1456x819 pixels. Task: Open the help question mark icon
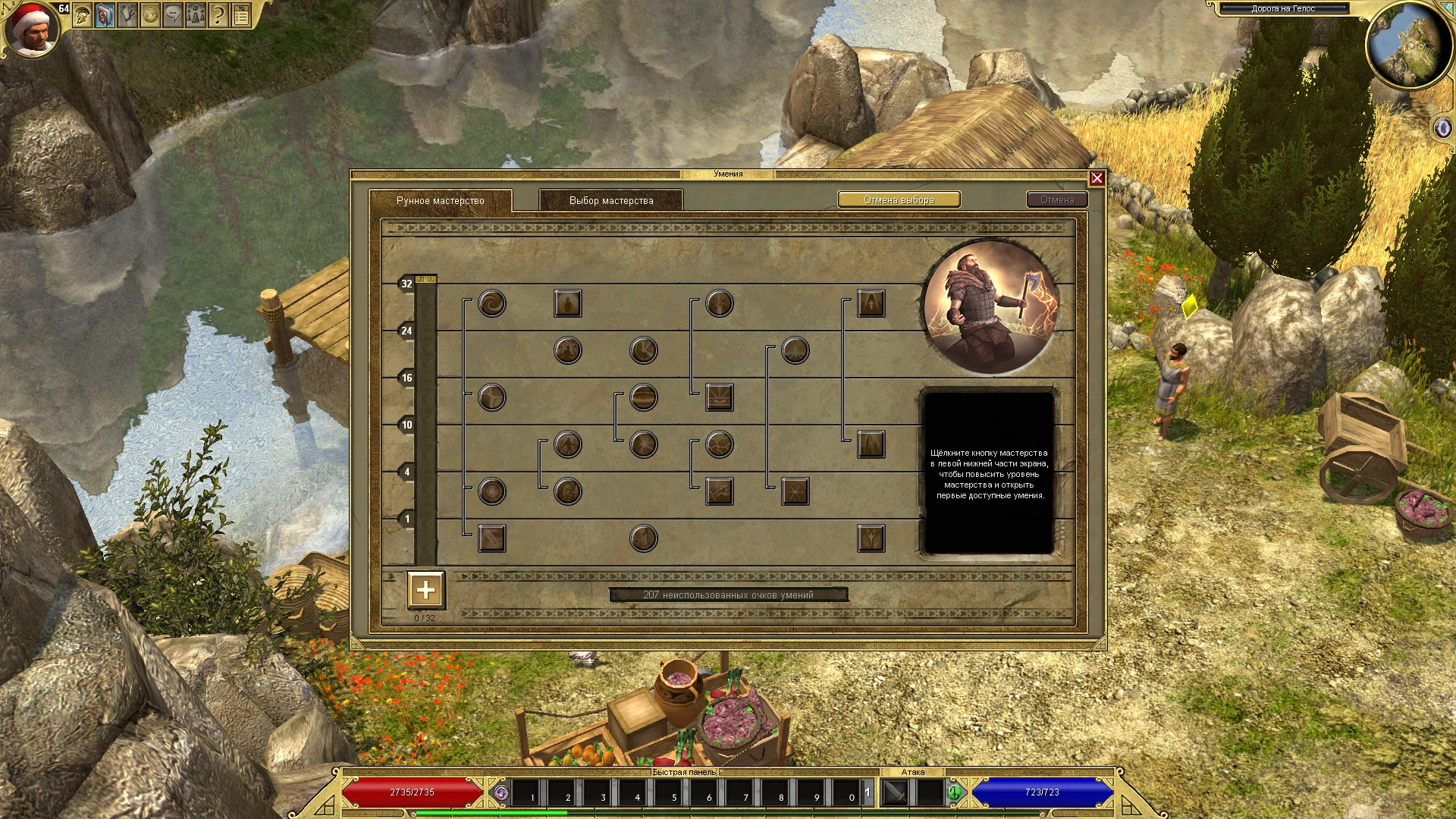coord(218,15)
